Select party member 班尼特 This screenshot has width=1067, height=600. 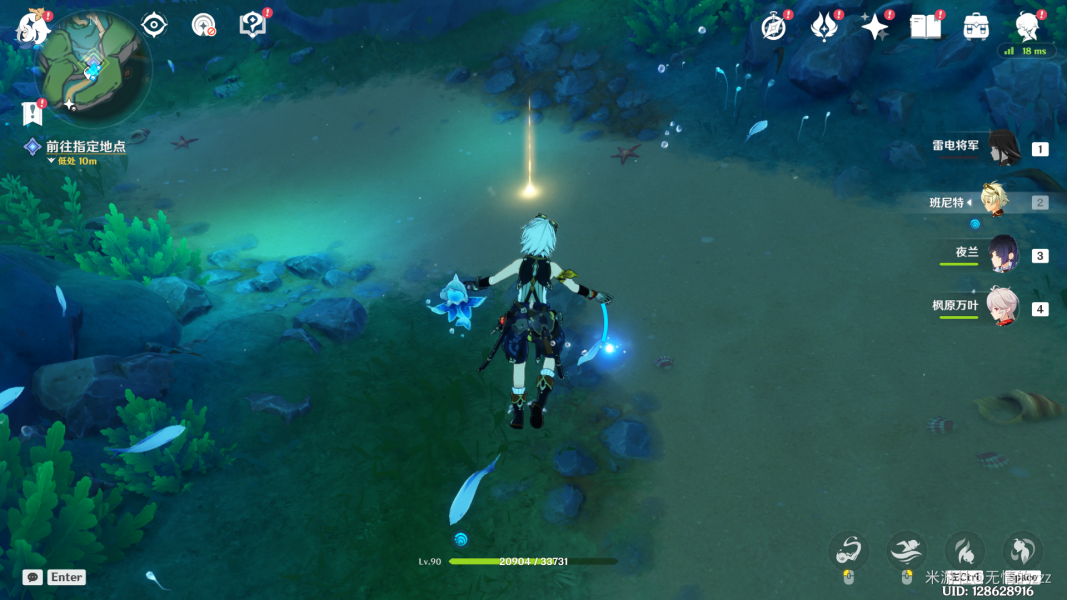(x=993, y=201)
